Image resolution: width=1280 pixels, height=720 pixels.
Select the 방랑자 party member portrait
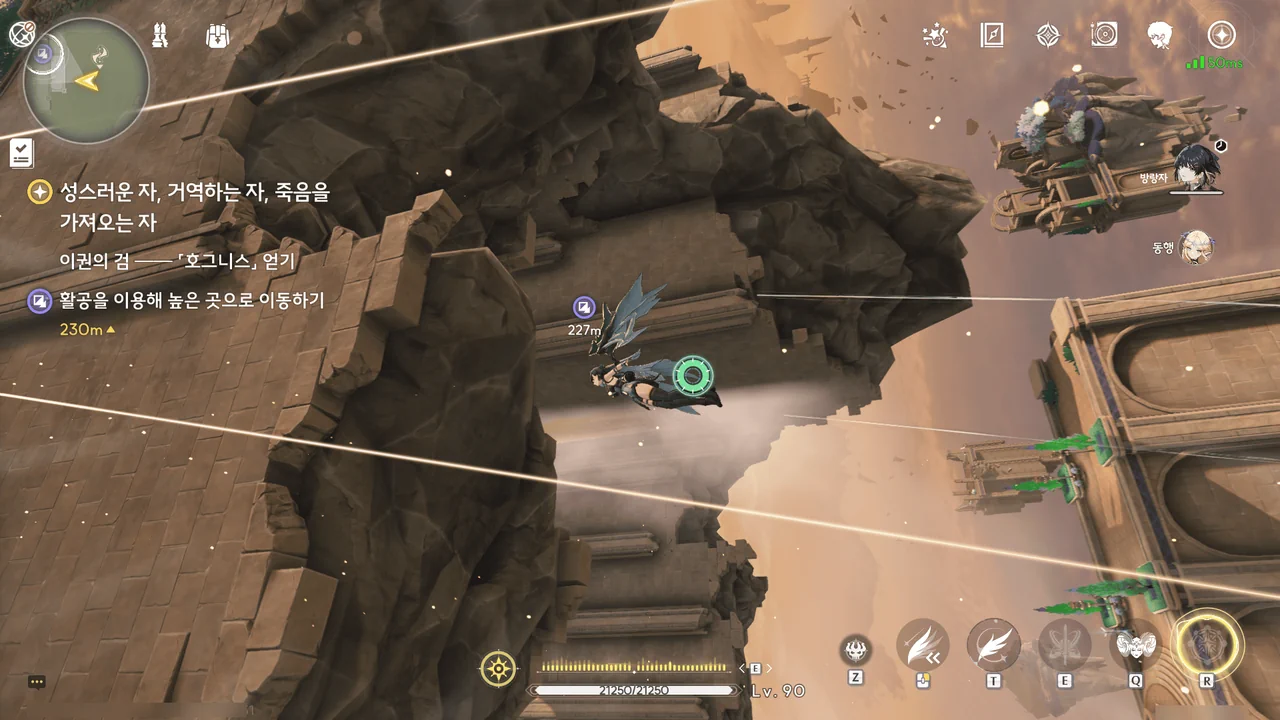tap(1194, 167)
